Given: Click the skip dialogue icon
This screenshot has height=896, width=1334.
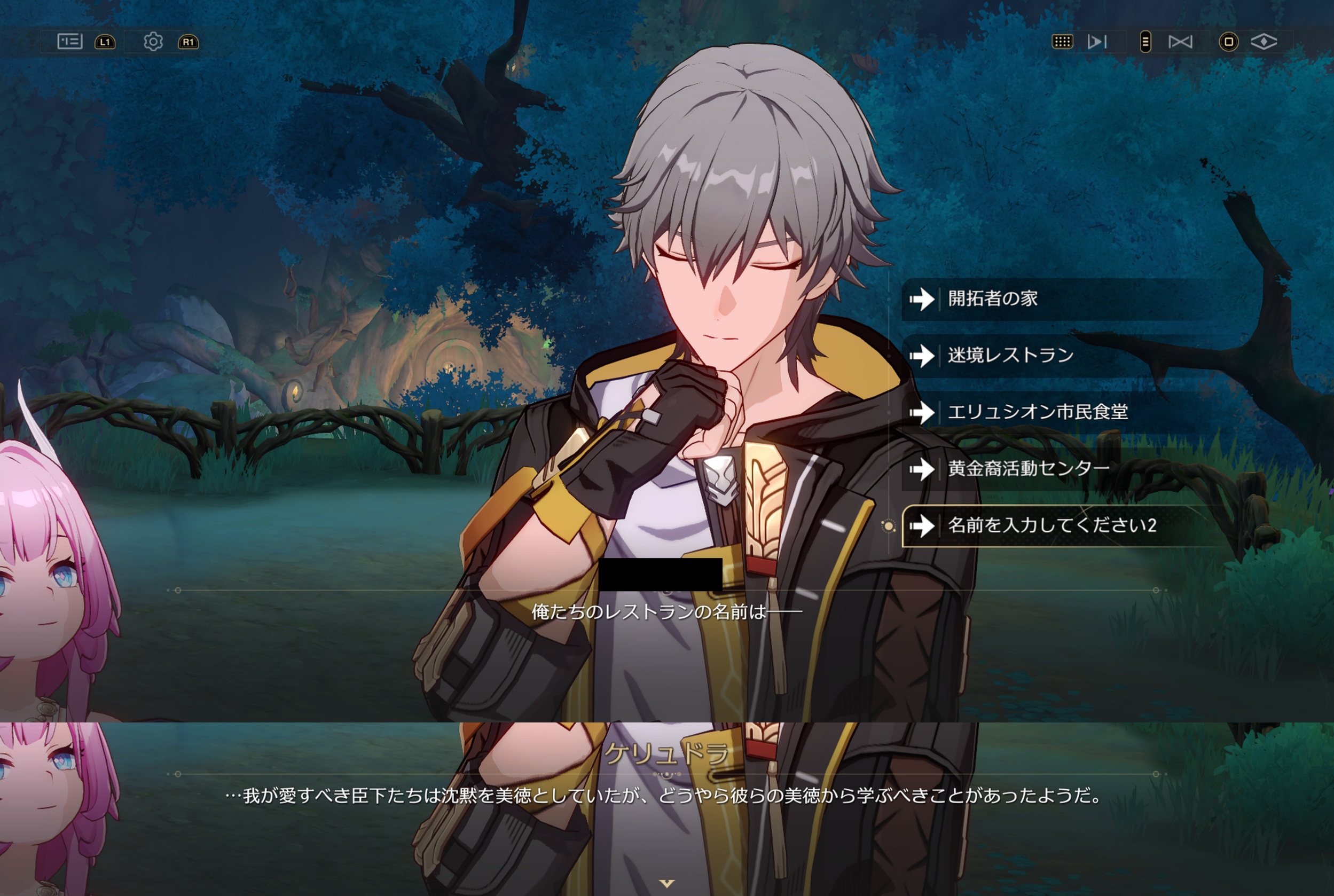Looking at the screenshot, I should [1097, 42].
